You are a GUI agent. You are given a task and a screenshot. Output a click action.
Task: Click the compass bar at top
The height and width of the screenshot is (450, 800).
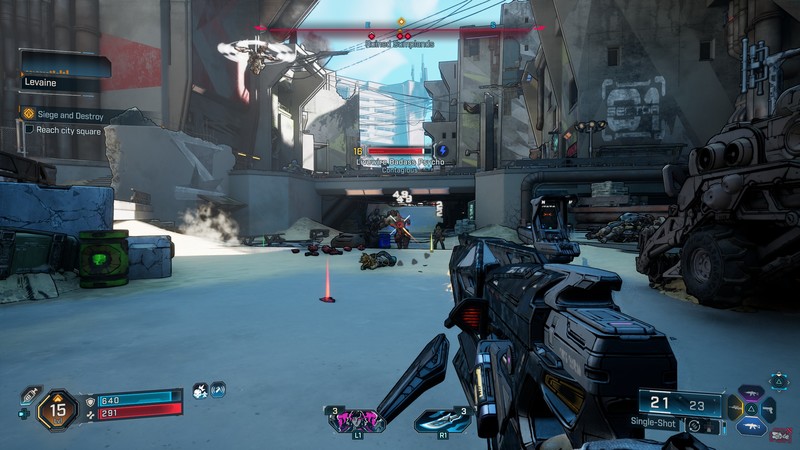click(400, 30)
